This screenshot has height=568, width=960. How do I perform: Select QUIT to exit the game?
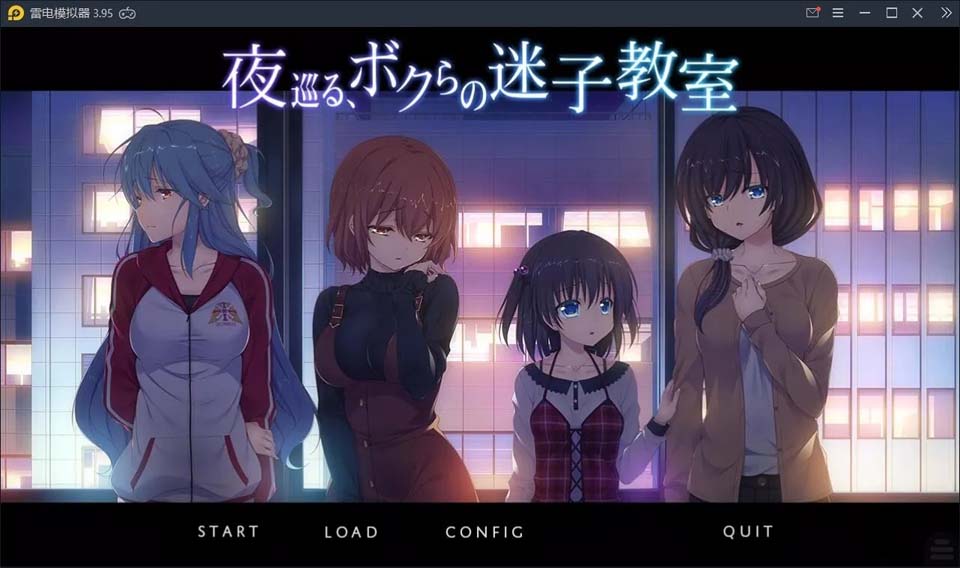(748, 532)
